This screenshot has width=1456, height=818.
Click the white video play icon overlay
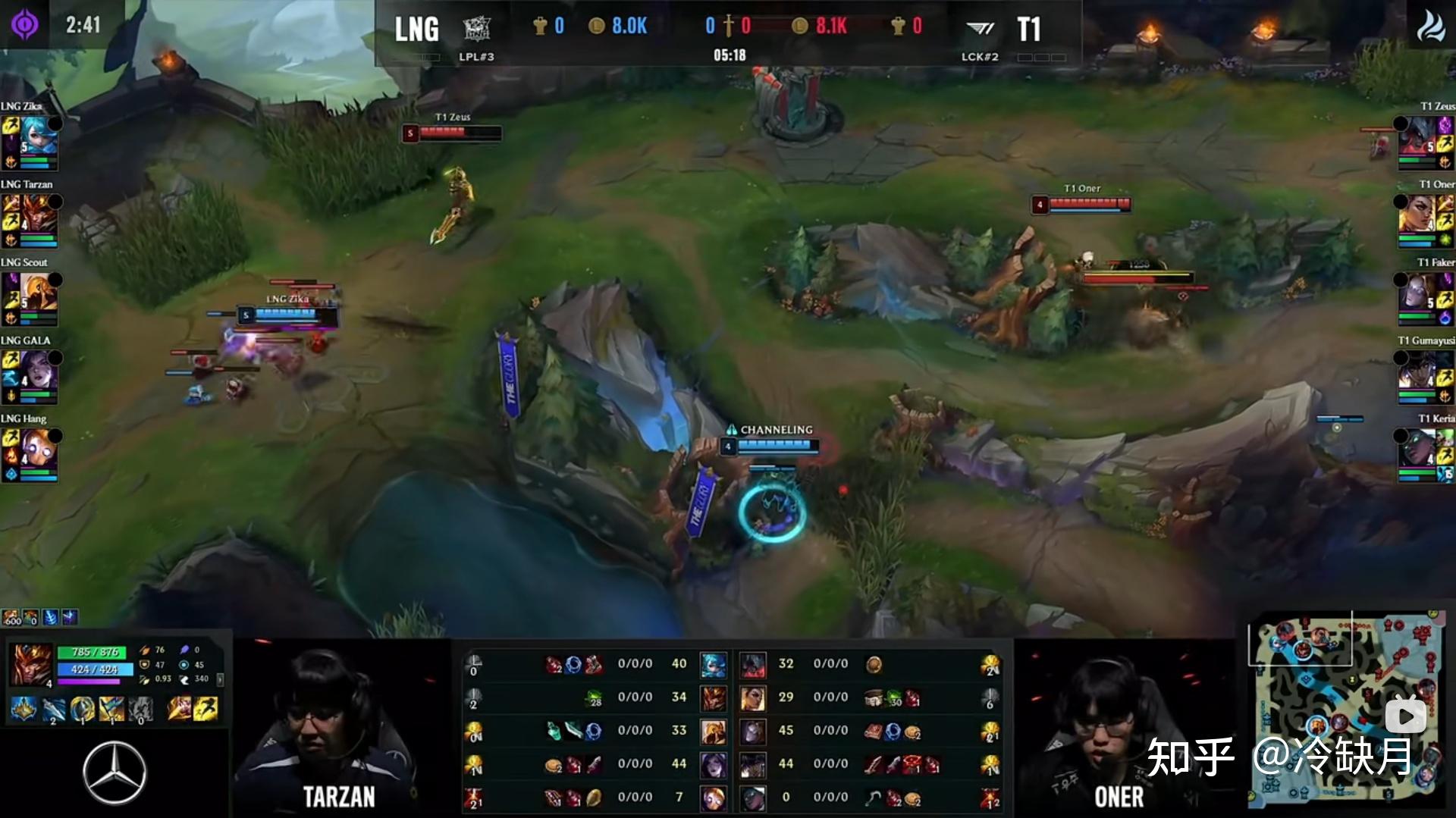click(1405, 716)
